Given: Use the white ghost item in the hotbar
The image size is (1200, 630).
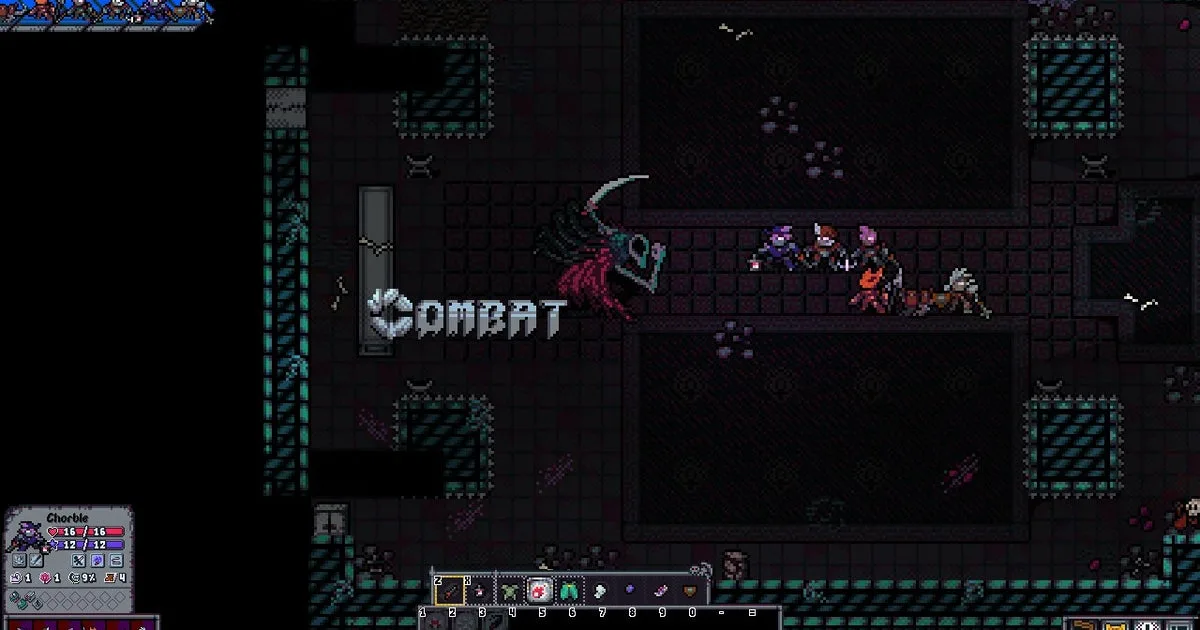Looking at the screenshot, I should (x=600, y=591).
